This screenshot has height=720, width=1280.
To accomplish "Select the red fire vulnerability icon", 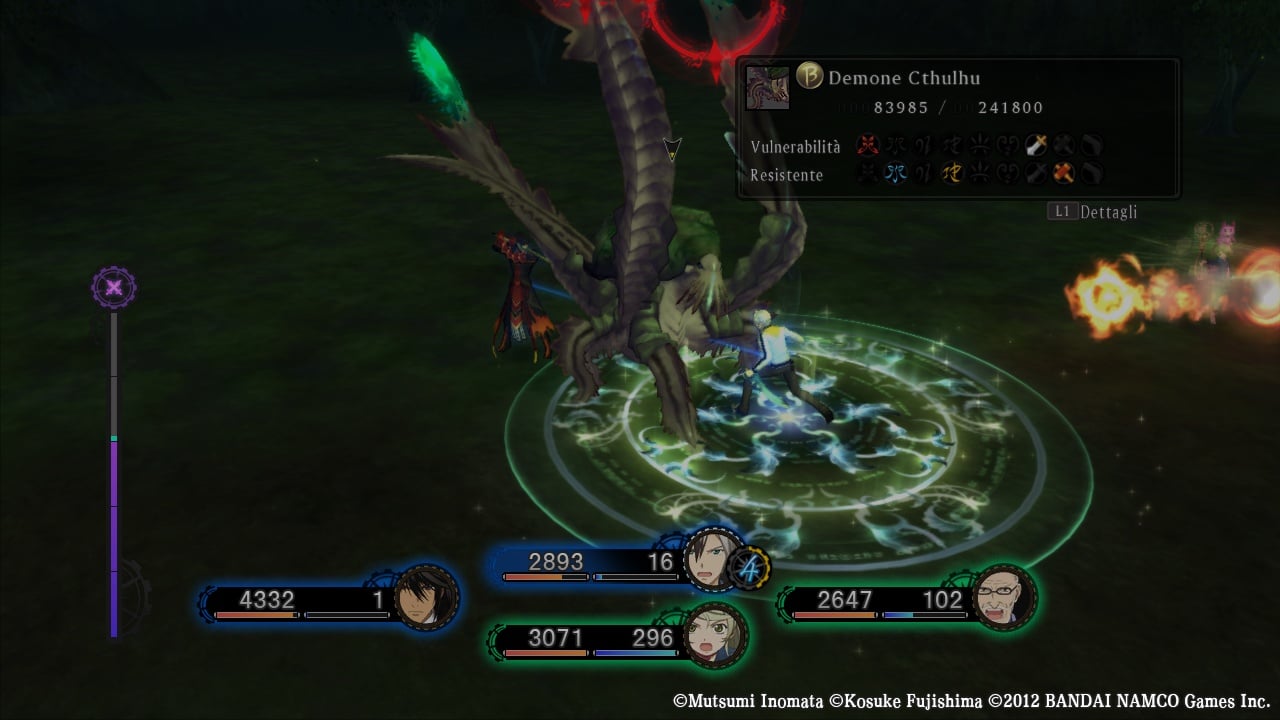I will pyautogui.click(x=867, y=146).
